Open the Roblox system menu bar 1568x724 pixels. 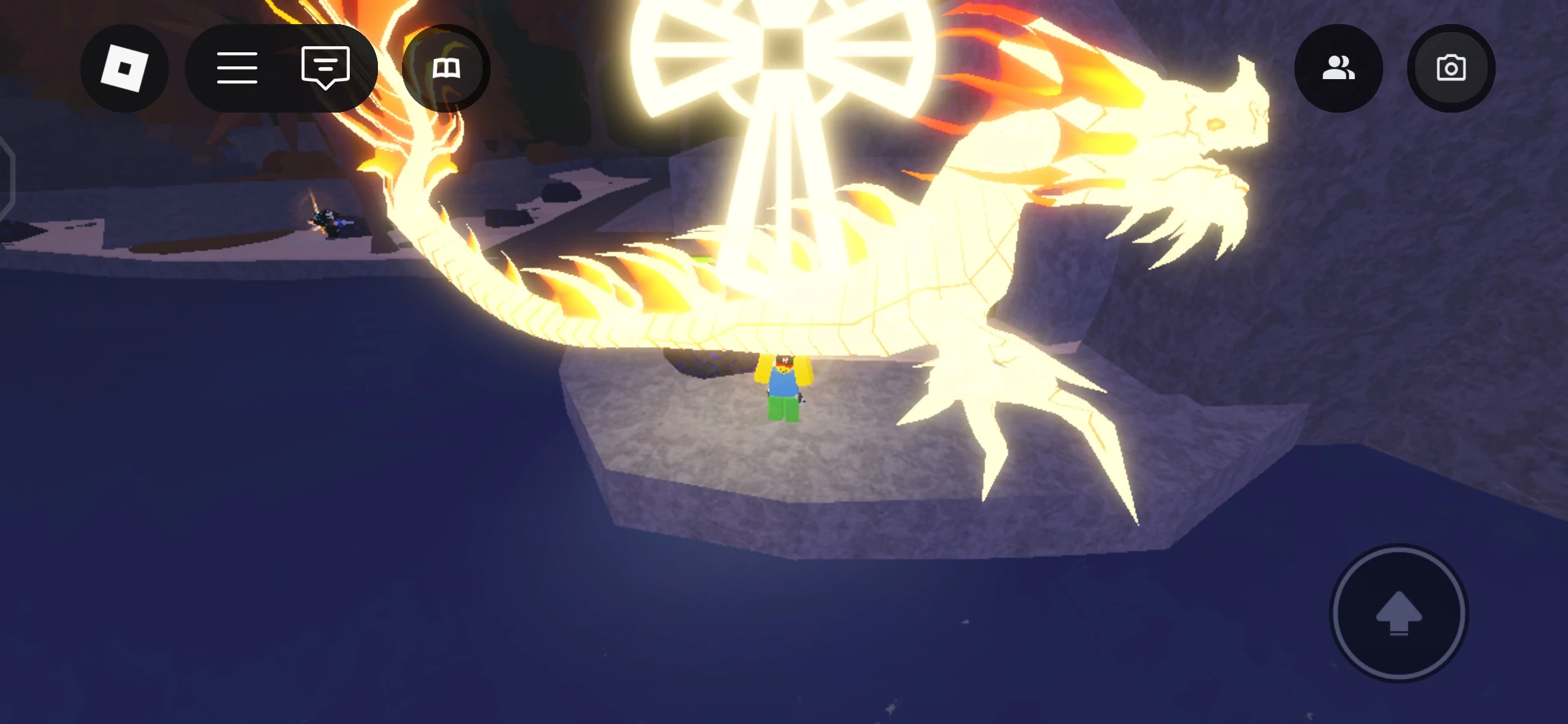125,67
